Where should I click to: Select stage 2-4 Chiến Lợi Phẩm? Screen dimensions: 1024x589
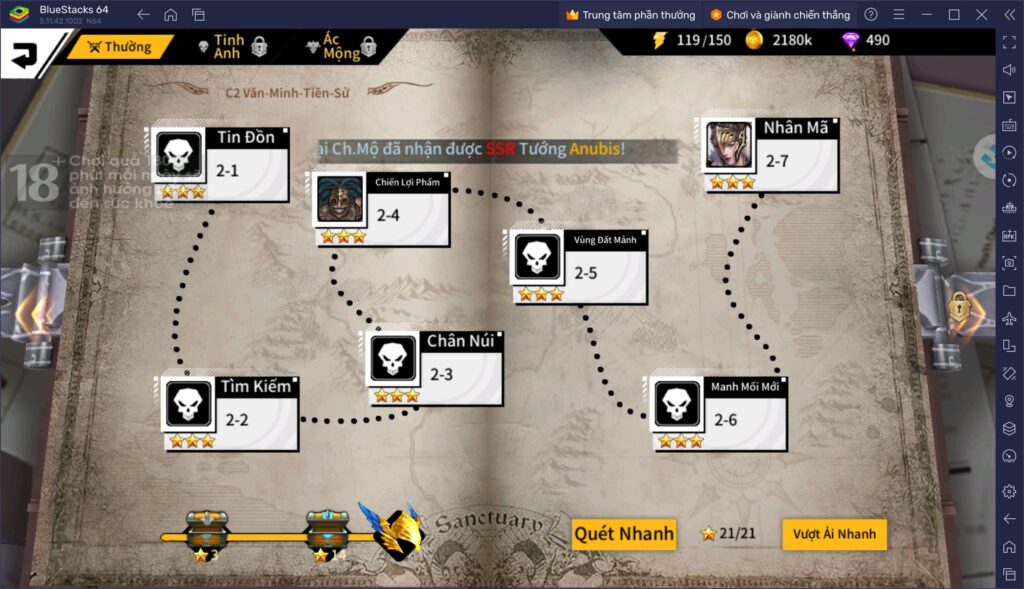381,209
